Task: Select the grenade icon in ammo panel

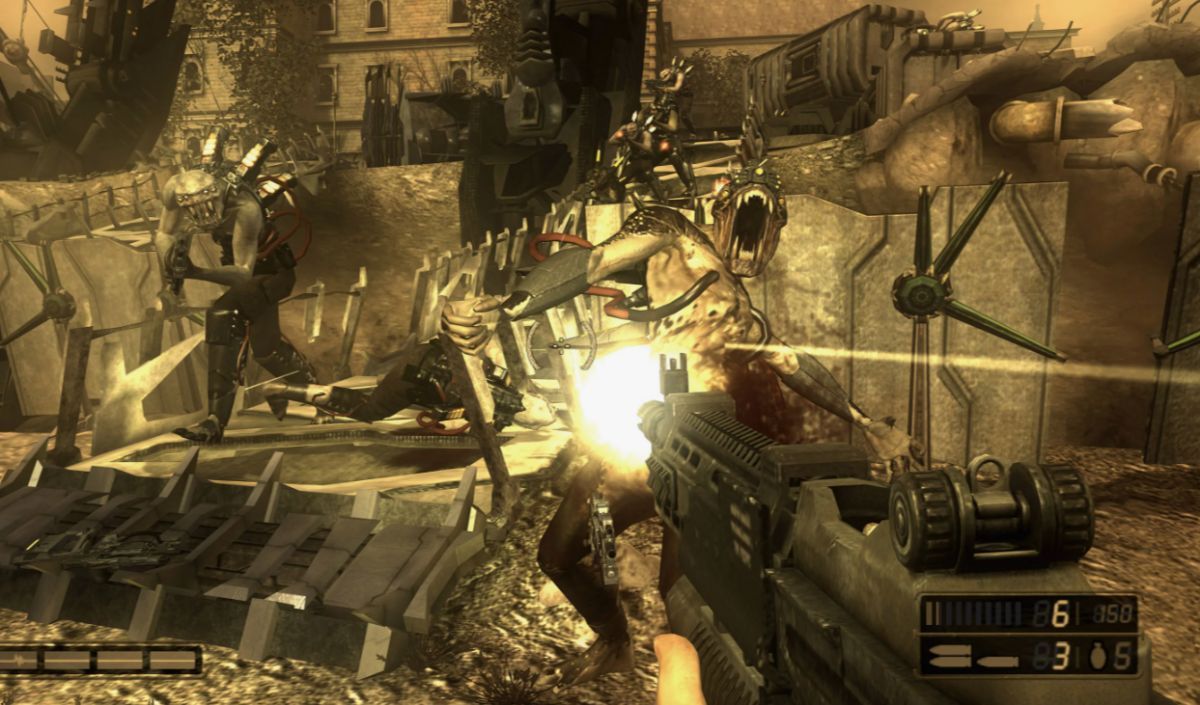Action: (x=1096, y=657)
